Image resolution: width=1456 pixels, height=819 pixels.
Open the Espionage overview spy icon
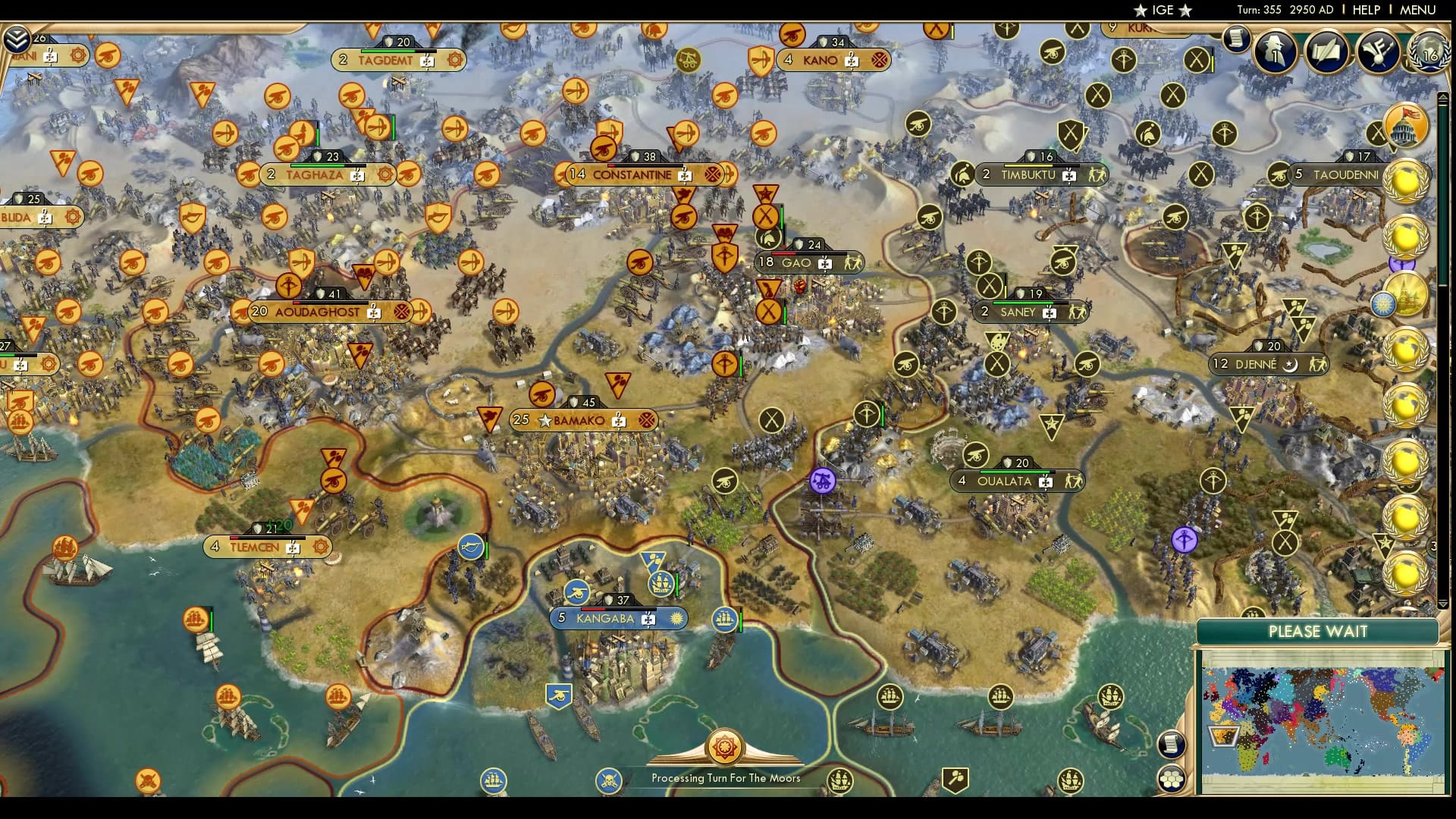pos(1276,53)
